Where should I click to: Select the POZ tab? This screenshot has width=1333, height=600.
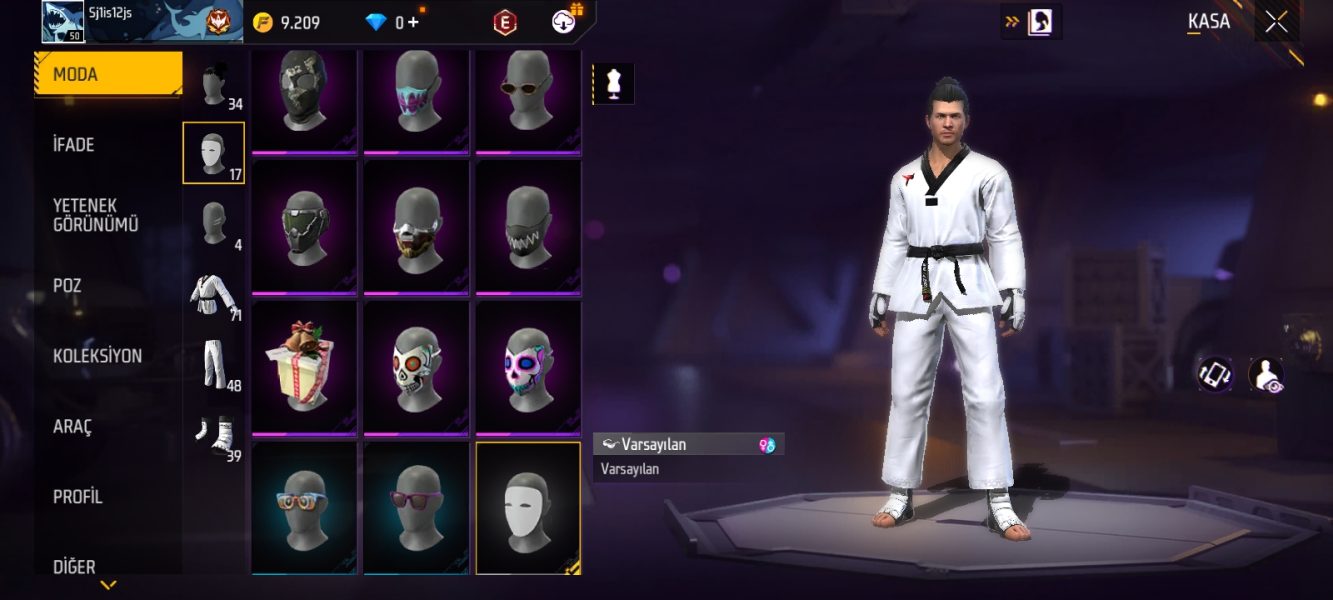(x=108, y=286)
